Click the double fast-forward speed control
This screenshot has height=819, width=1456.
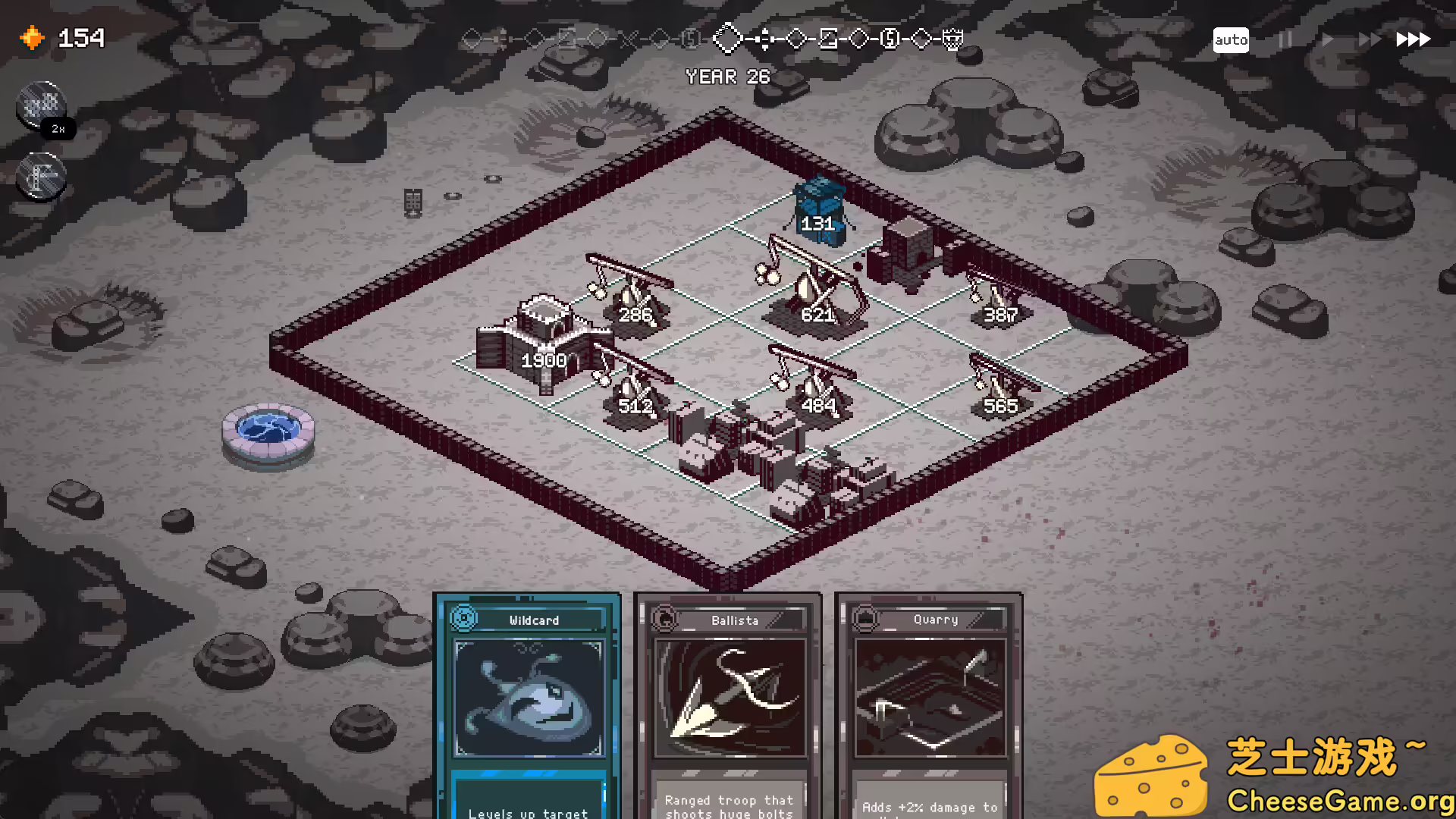(1370, 39)
